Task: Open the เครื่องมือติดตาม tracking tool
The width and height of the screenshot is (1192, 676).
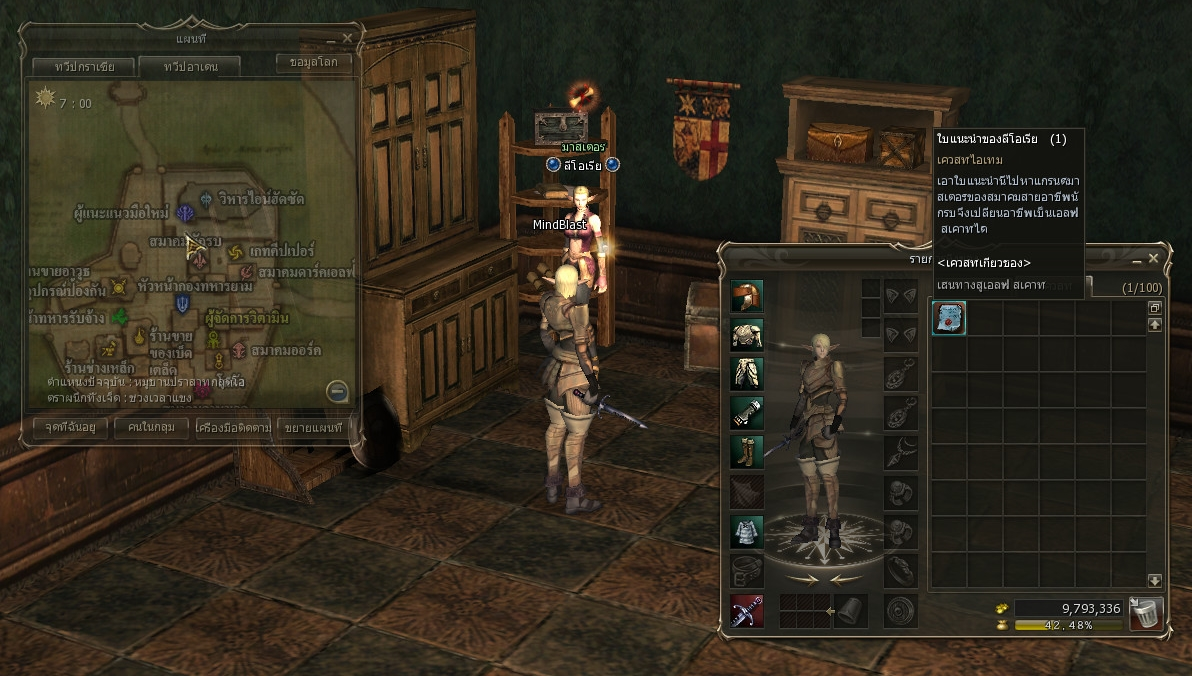Action: (x=234, y=427)
